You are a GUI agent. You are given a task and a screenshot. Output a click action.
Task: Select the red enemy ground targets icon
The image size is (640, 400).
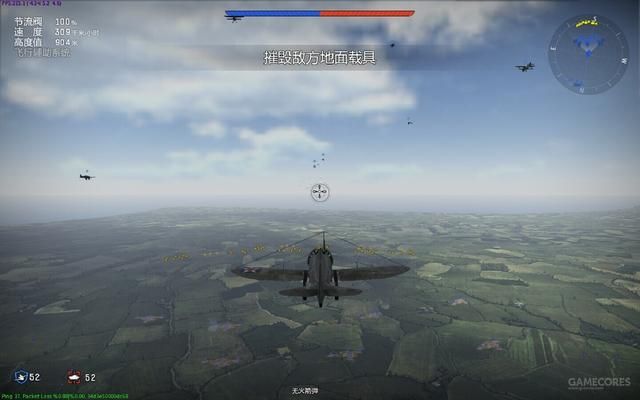(73, 377)
